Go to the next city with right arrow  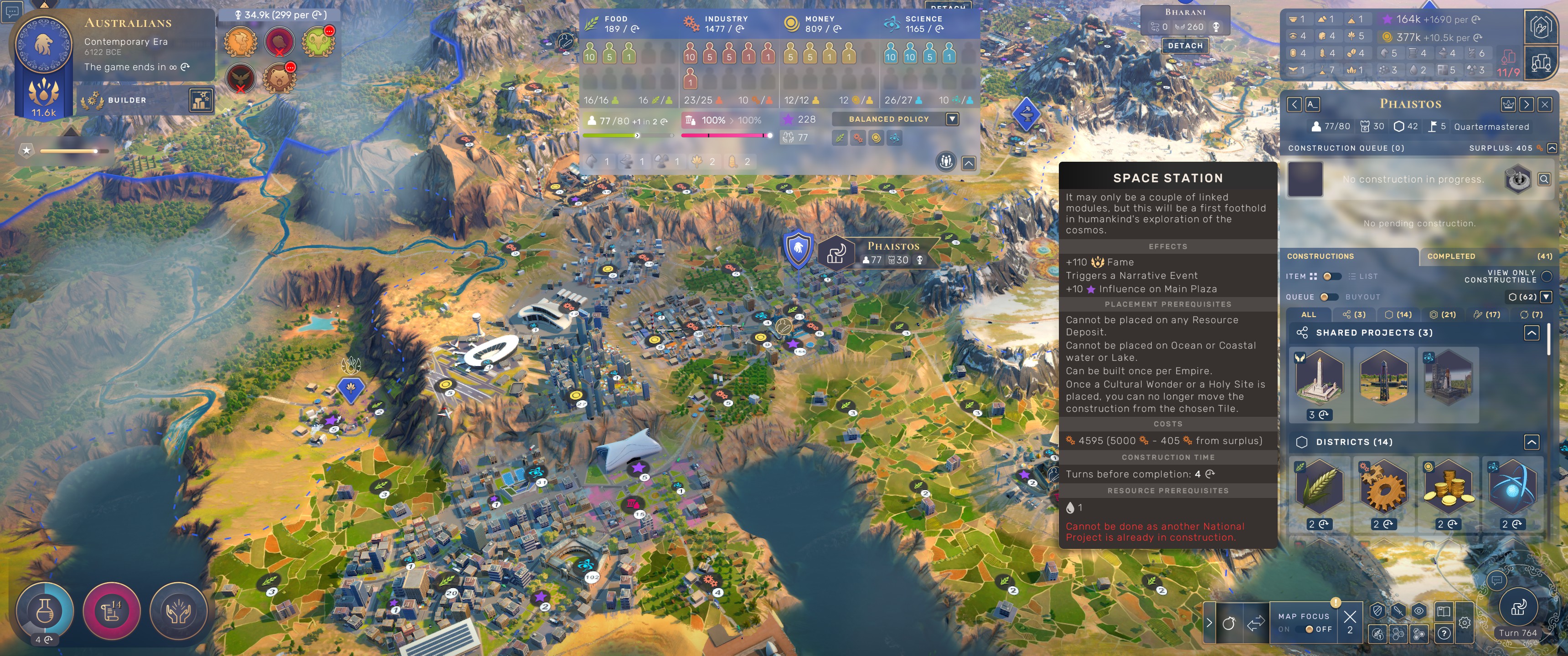tap(1526, 104)
